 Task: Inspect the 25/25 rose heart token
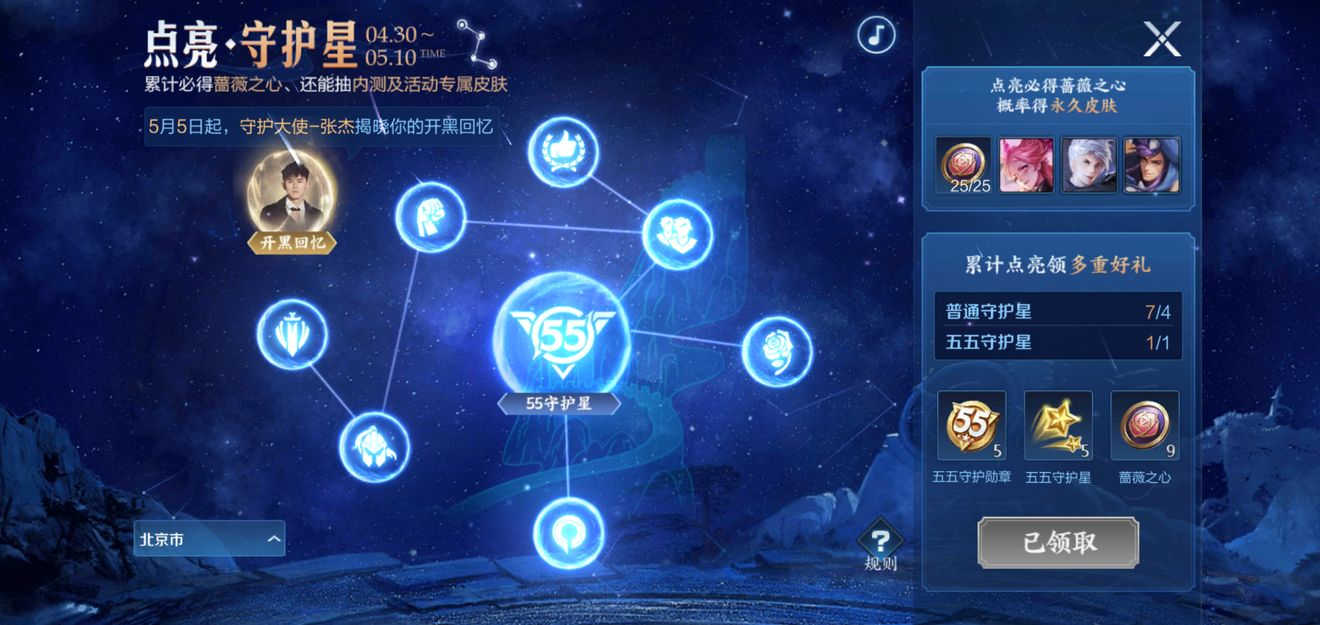pos(963,165)
